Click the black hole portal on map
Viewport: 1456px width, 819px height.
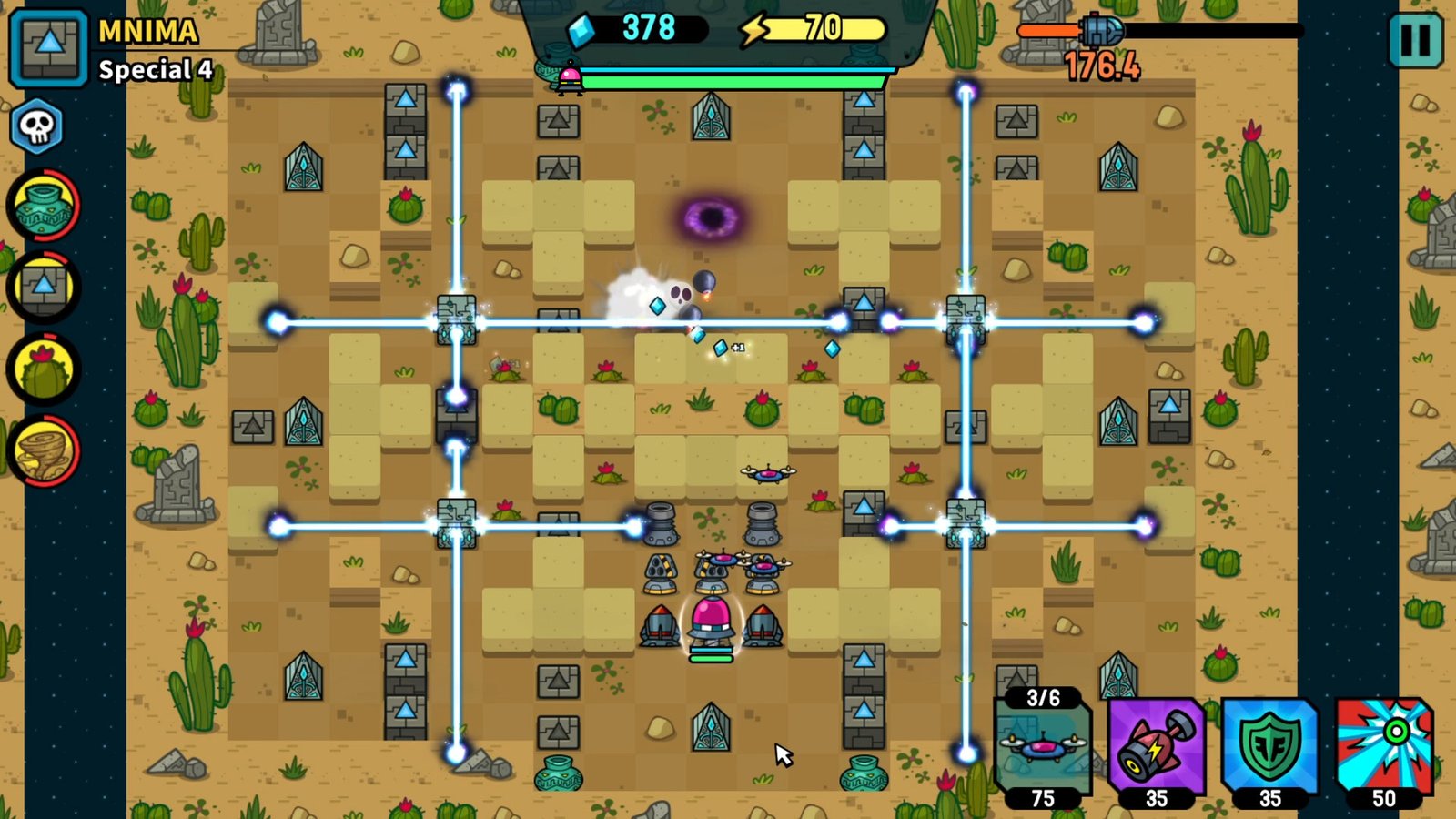click(x=712, y=217)
